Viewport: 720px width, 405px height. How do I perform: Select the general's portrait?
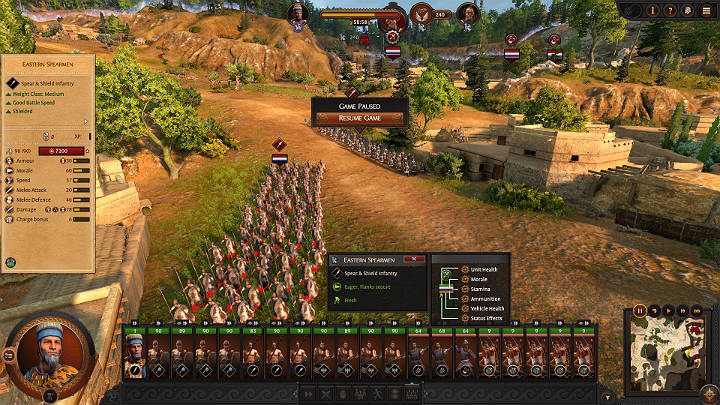(49, 354)
